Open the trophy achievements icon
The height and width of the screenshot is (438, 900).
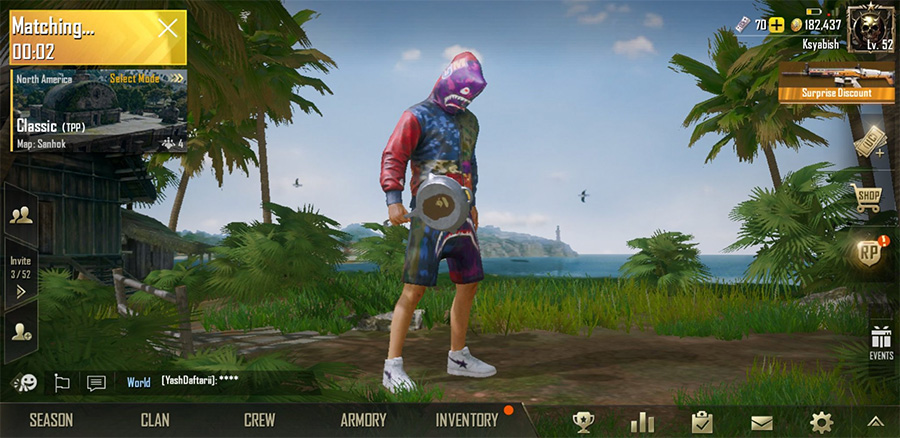tap(583, 422)
